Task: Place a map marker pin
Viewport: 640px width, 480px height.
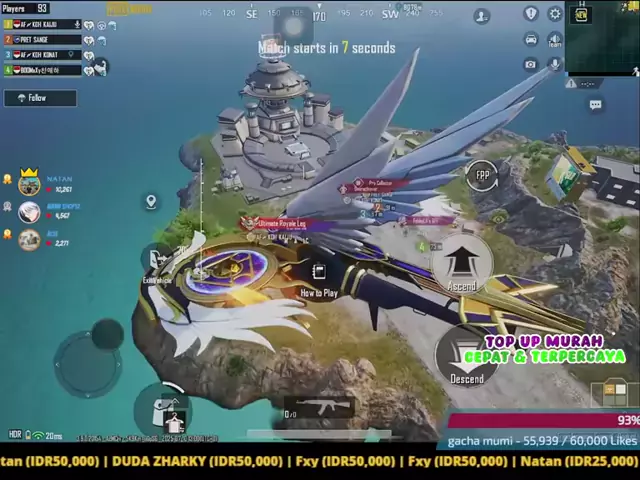Action: 151,202
